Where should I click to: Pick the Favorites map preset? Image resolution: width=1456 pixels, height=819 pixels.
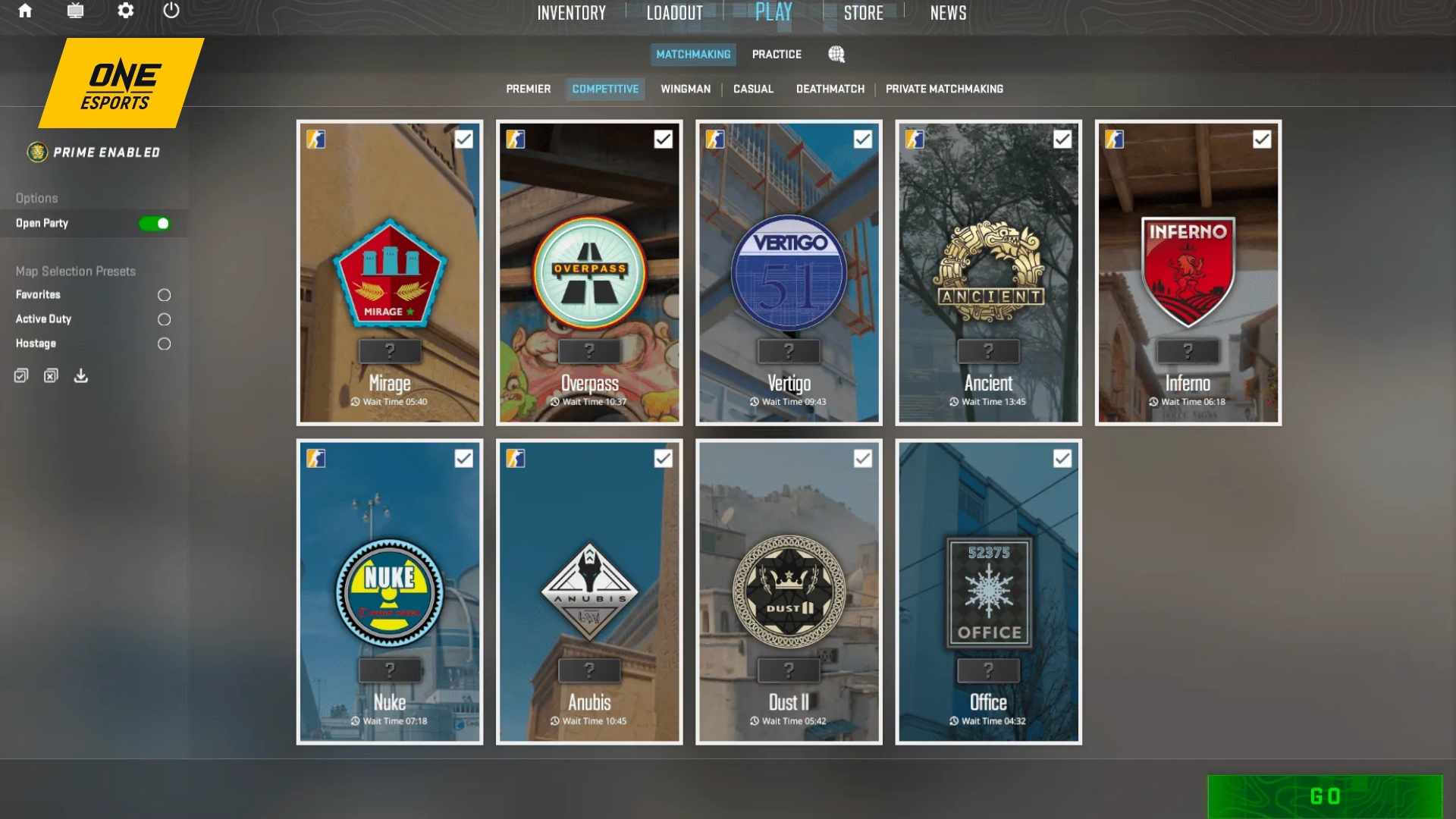pos(164,295)
